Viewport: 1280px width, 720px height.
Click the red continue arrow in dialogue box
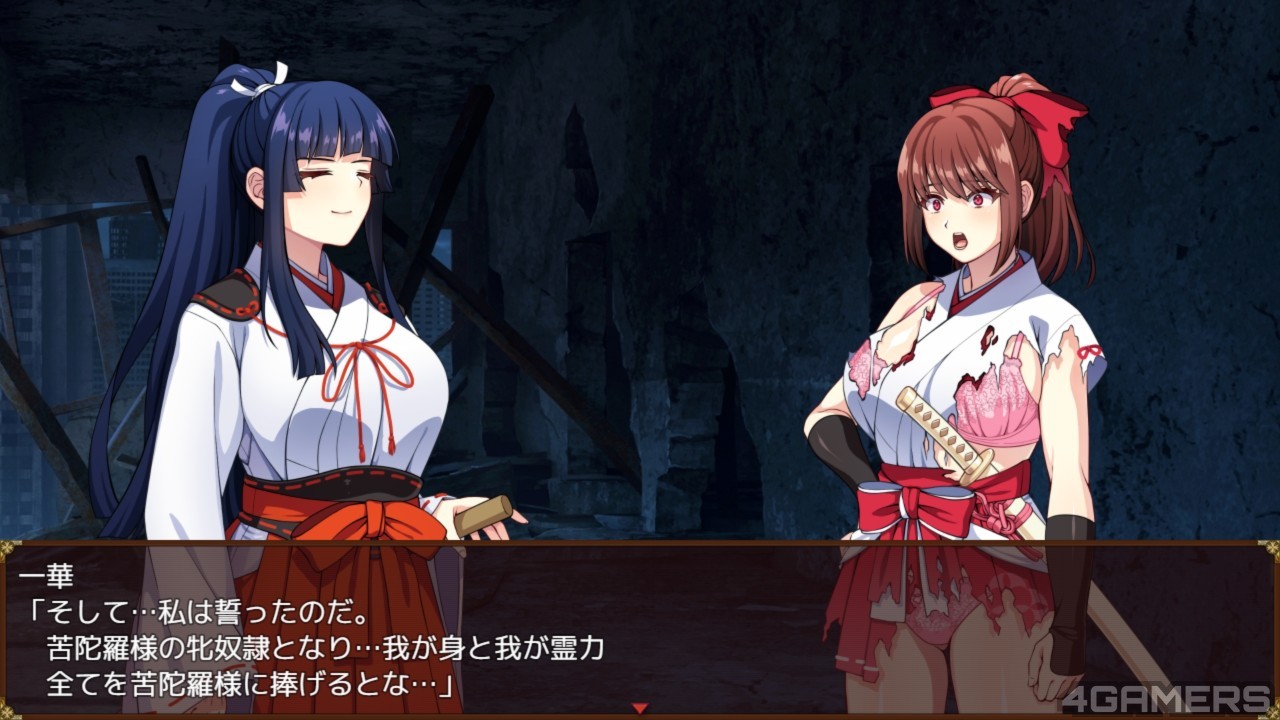coord(640,708)
